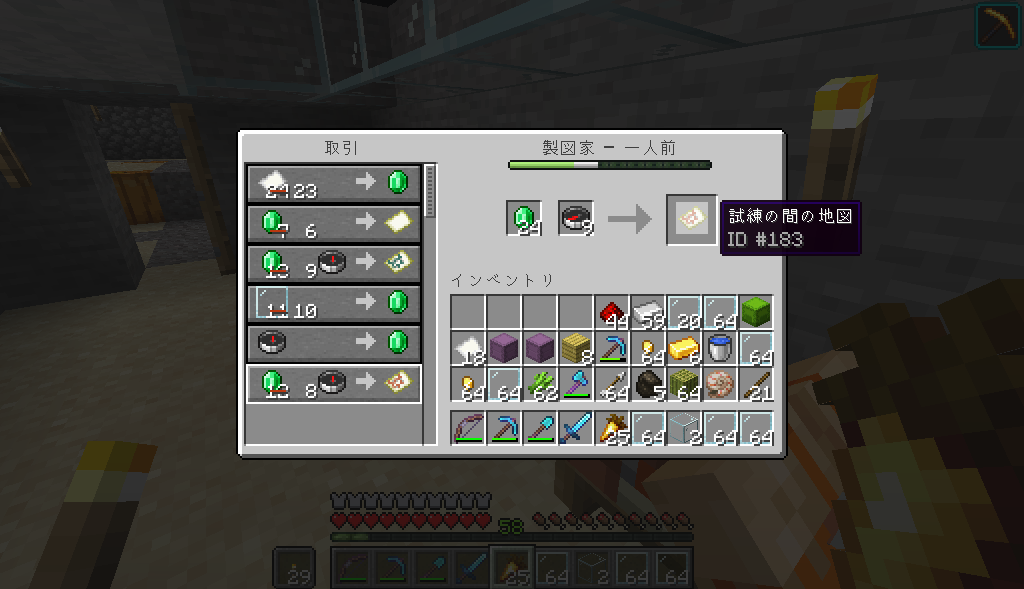
Task: Select the diamond shovel in hotbar row
Action: (540, 429)
